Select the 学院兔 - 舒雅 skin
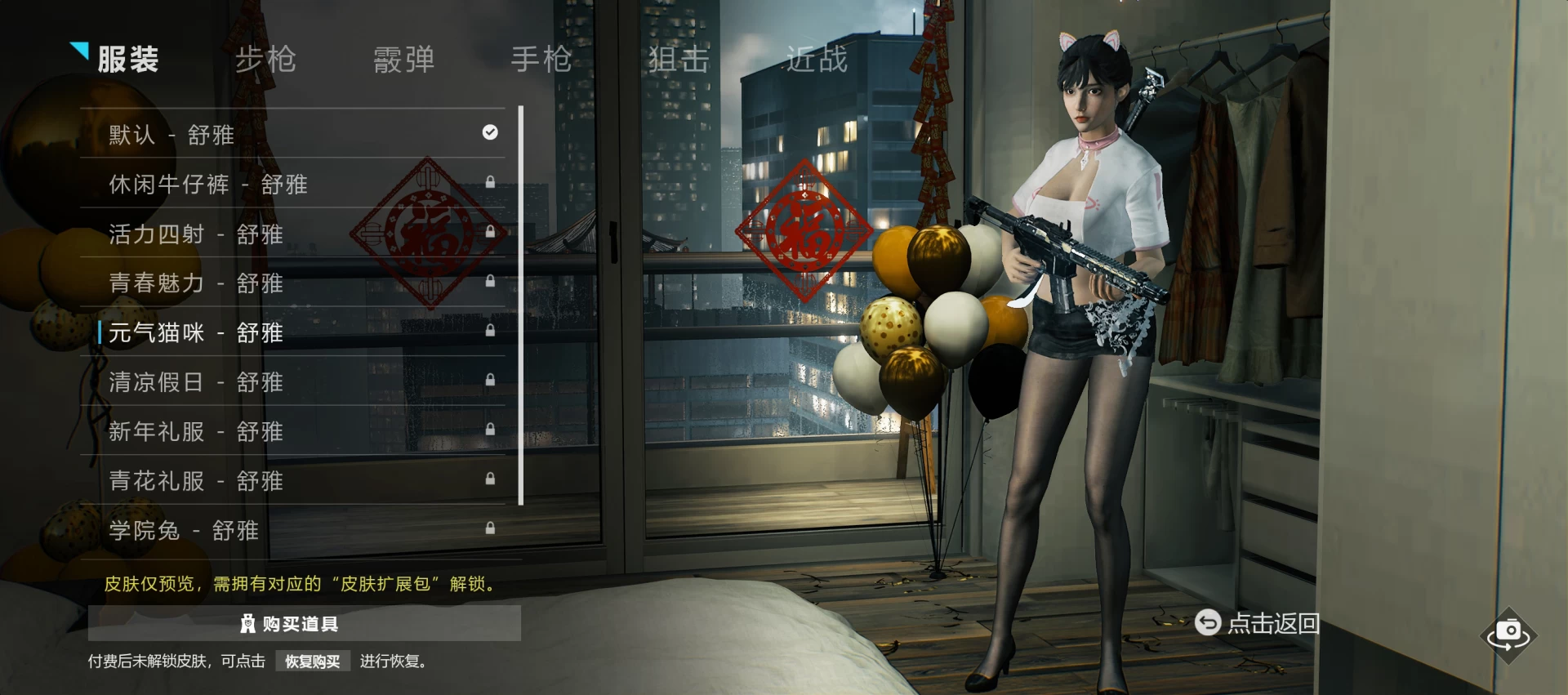1568x695 pixels. click(294, 530)
